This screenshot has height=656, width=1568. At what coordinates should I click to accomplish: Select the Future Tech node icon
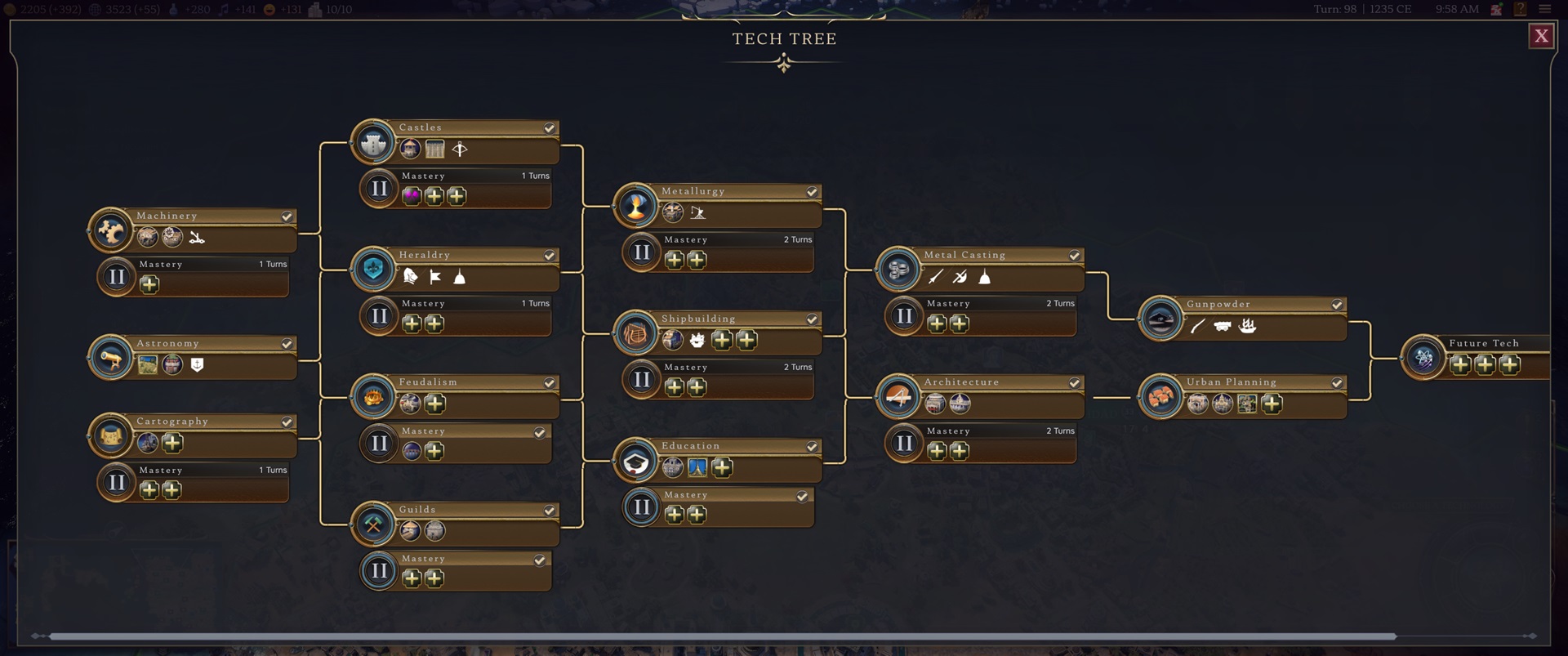[x=1424, y=357]
